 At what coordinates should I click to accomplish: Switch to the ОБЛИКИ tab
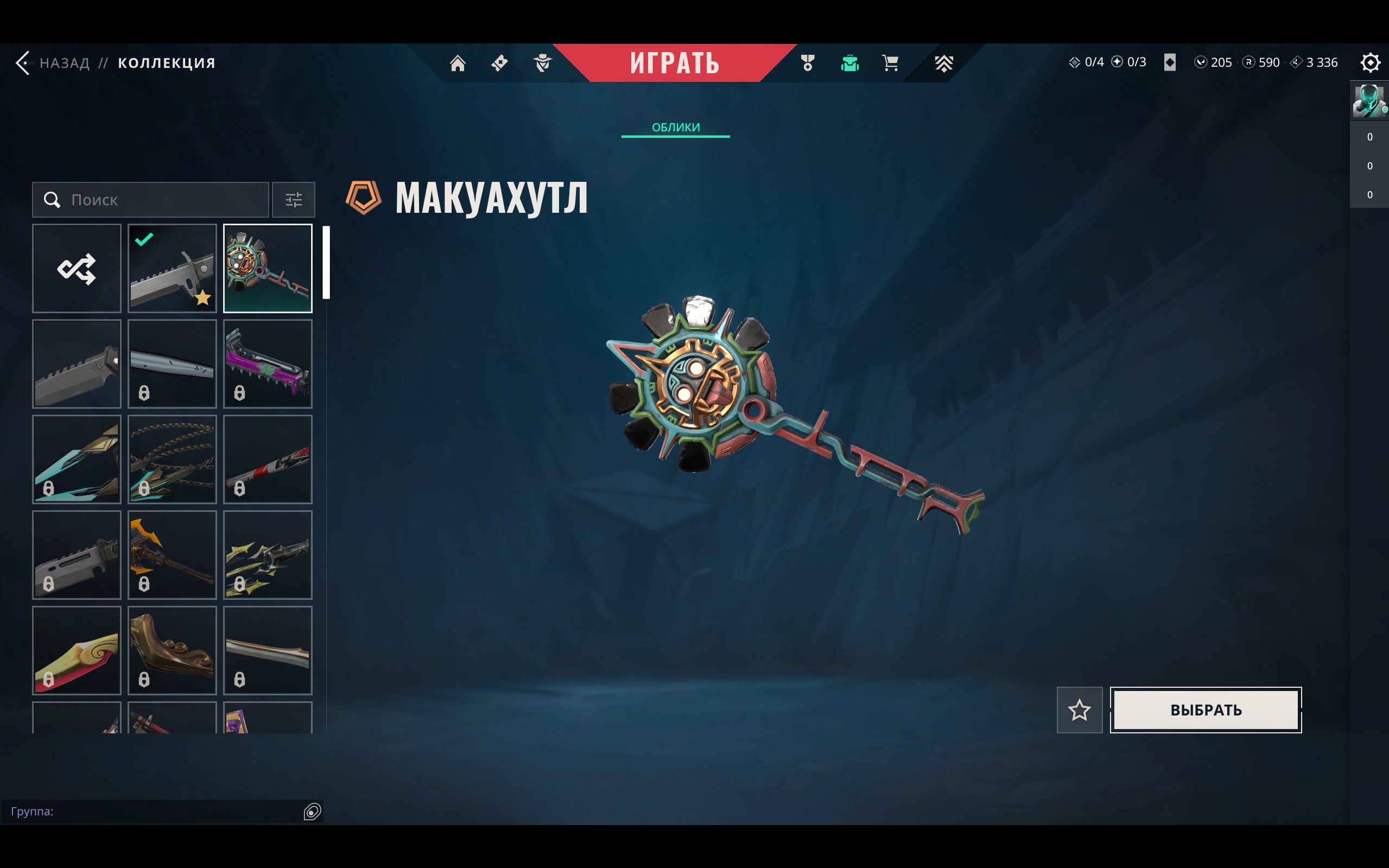[676, 127]
